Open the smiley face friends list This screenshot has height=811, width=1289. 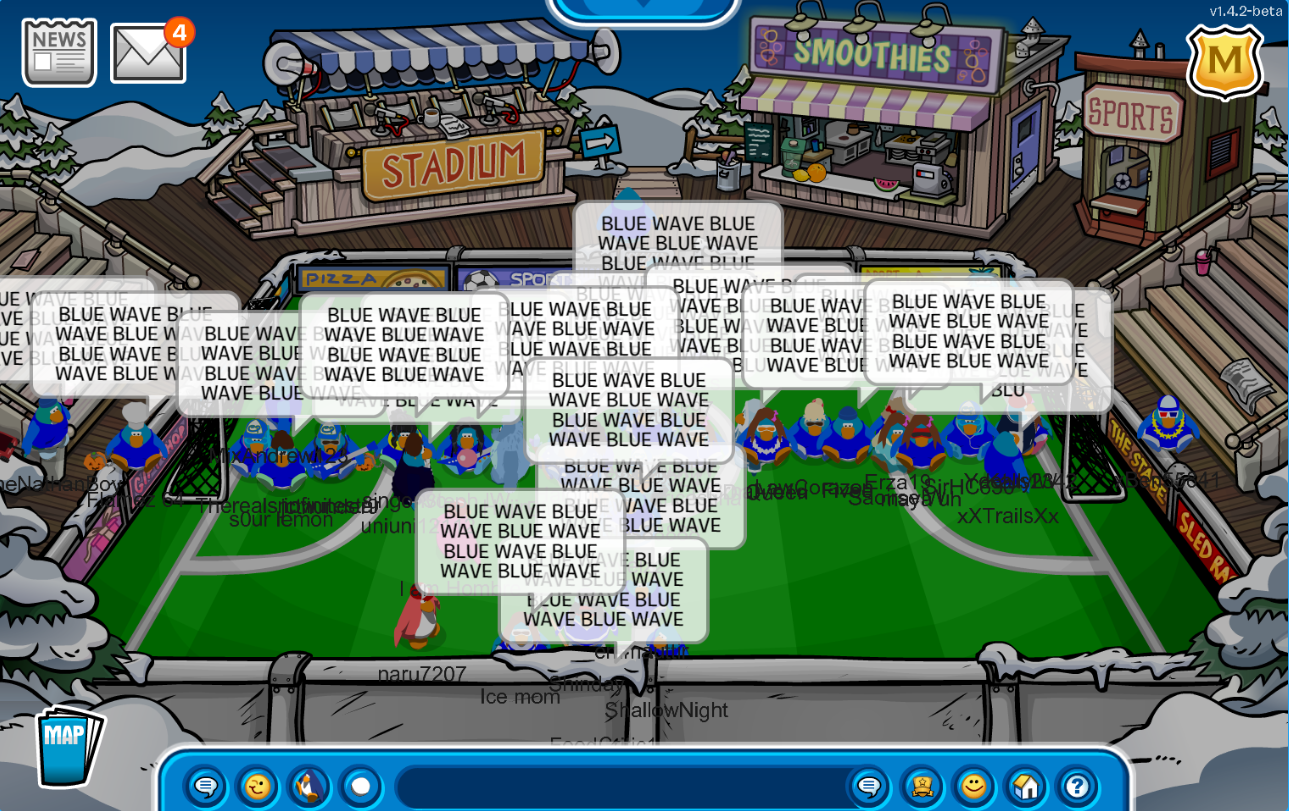(x=973, y=787)
